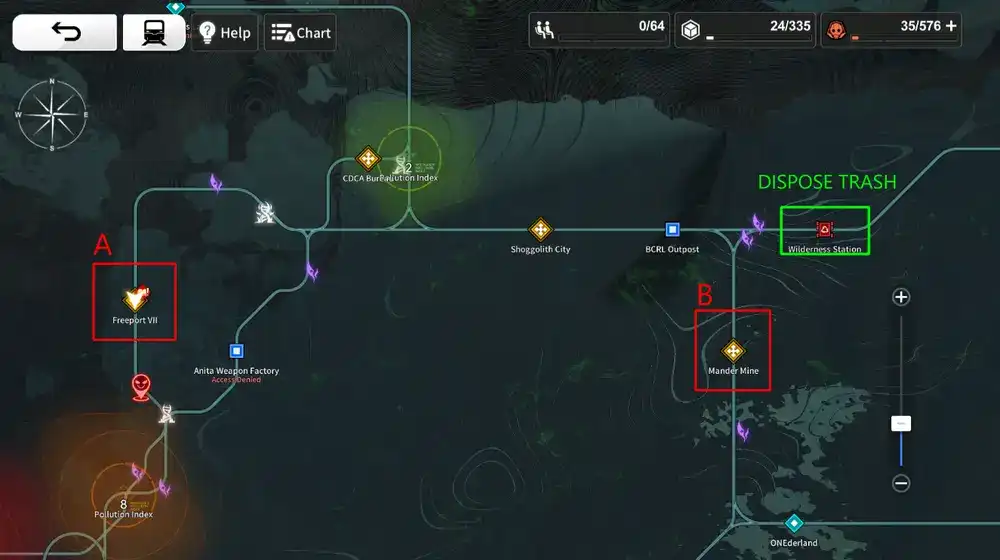Add more capacity with the plus button
Viewport: 1000px width, 560px height.
(950, 26)
